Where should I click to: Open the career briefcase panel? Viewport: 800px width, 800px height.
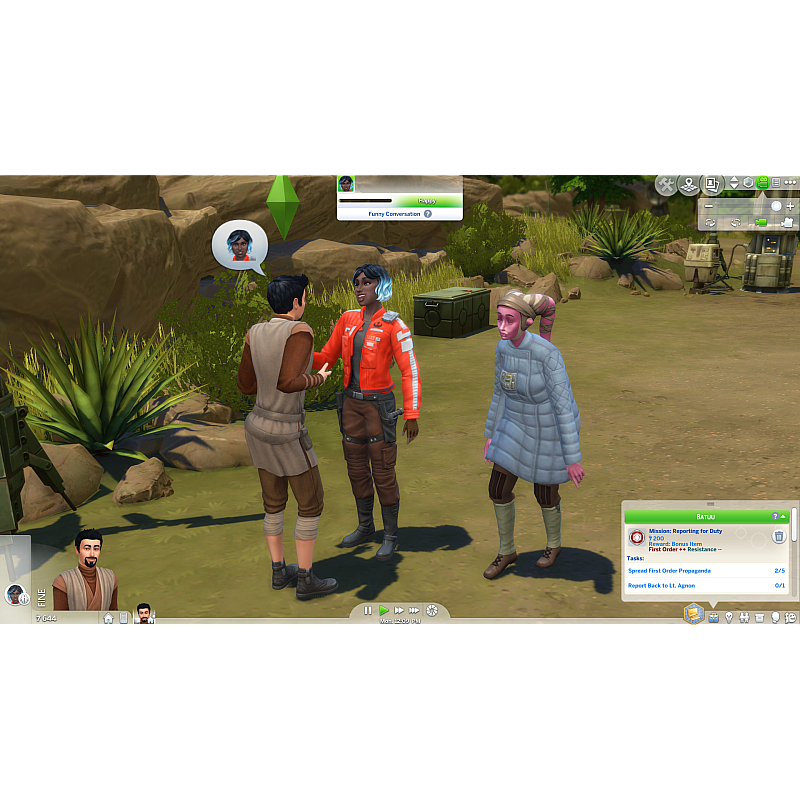click(x=713, y=617)
